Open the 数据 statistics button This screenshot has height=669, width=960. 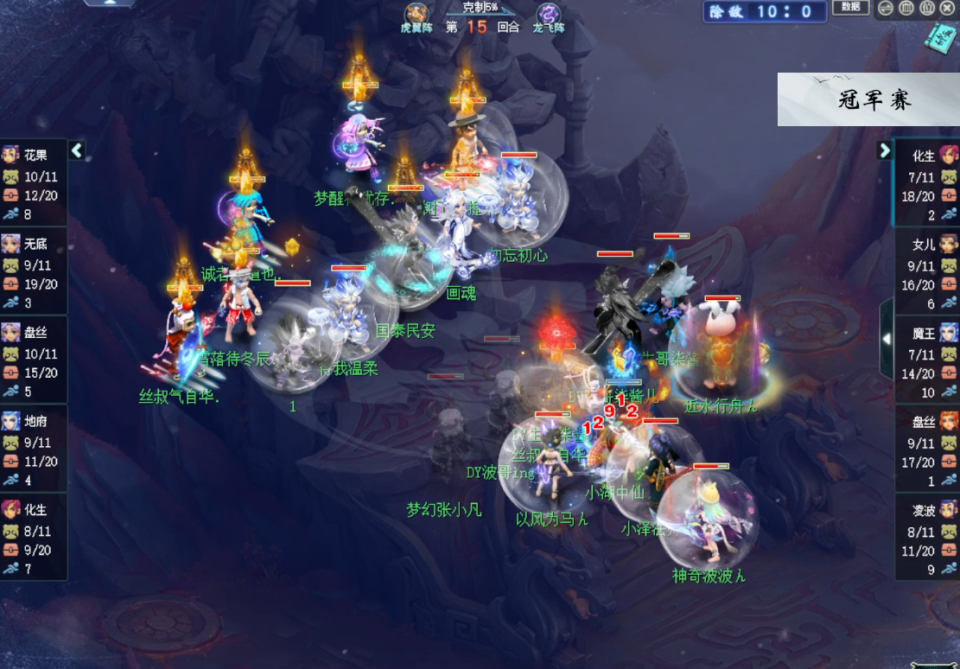(851, 8)
